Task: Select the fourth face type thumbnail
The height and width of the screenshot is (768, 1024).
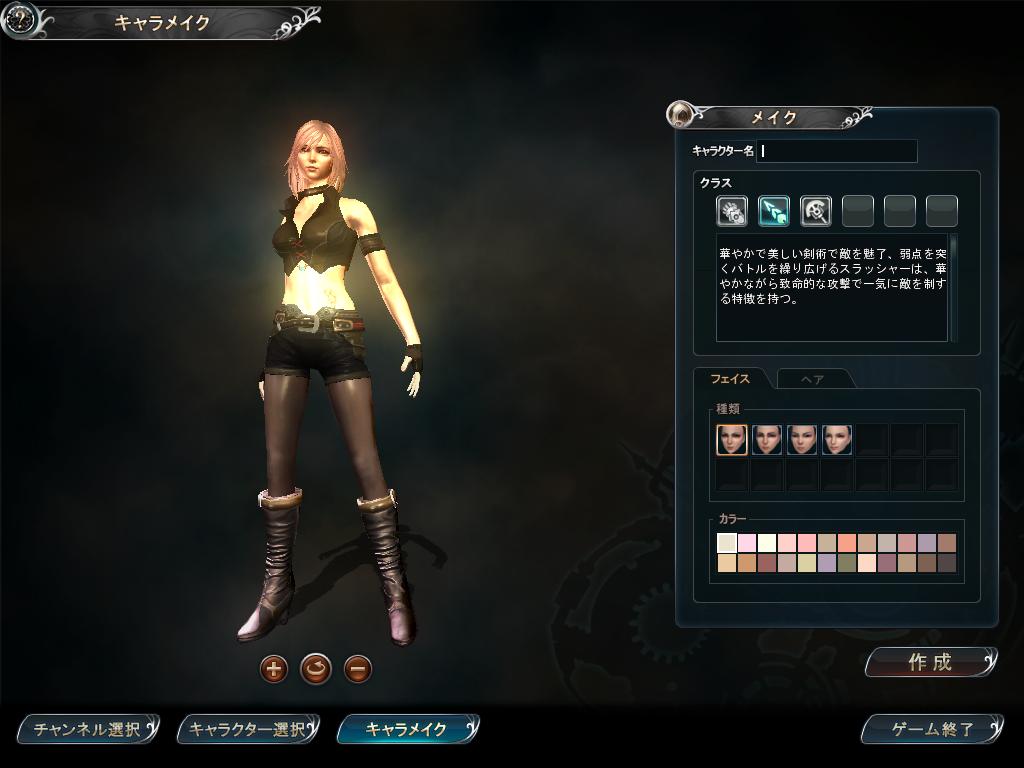Action: point(837,440)
